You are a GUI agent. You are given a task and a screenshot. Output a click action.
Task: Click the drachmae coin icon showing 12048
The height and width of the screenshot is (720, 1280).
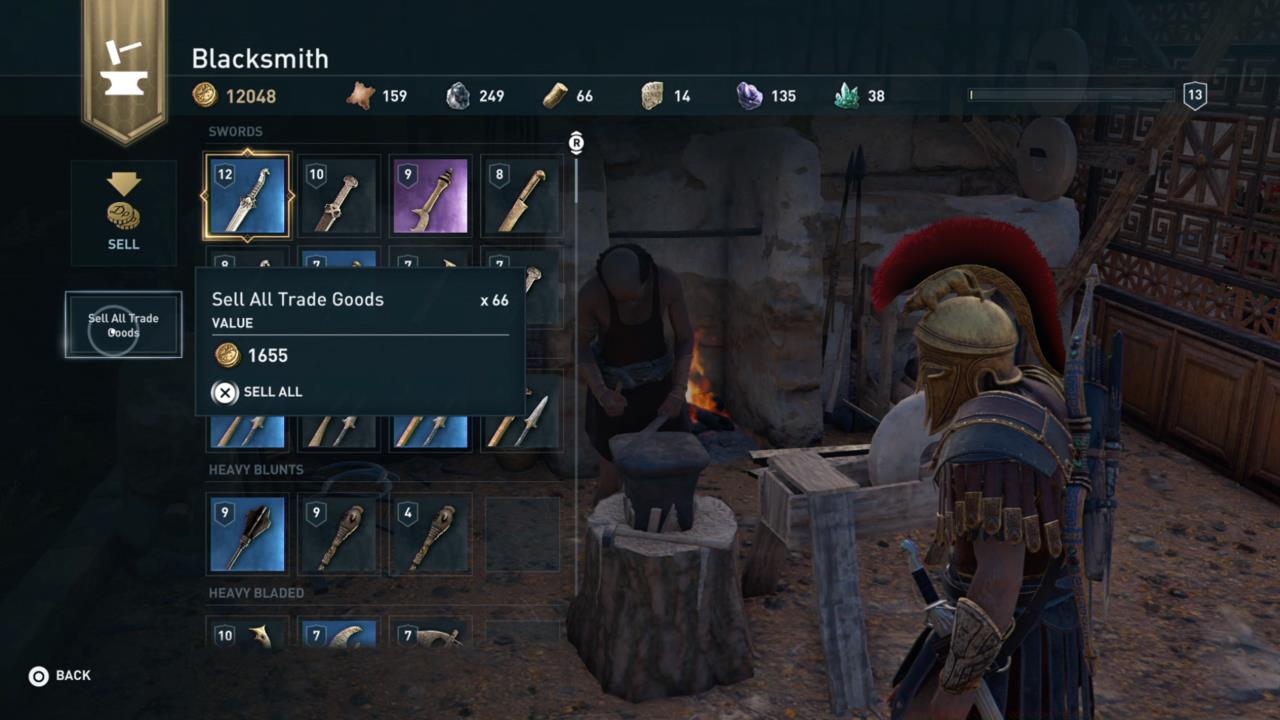coord(205,95)
